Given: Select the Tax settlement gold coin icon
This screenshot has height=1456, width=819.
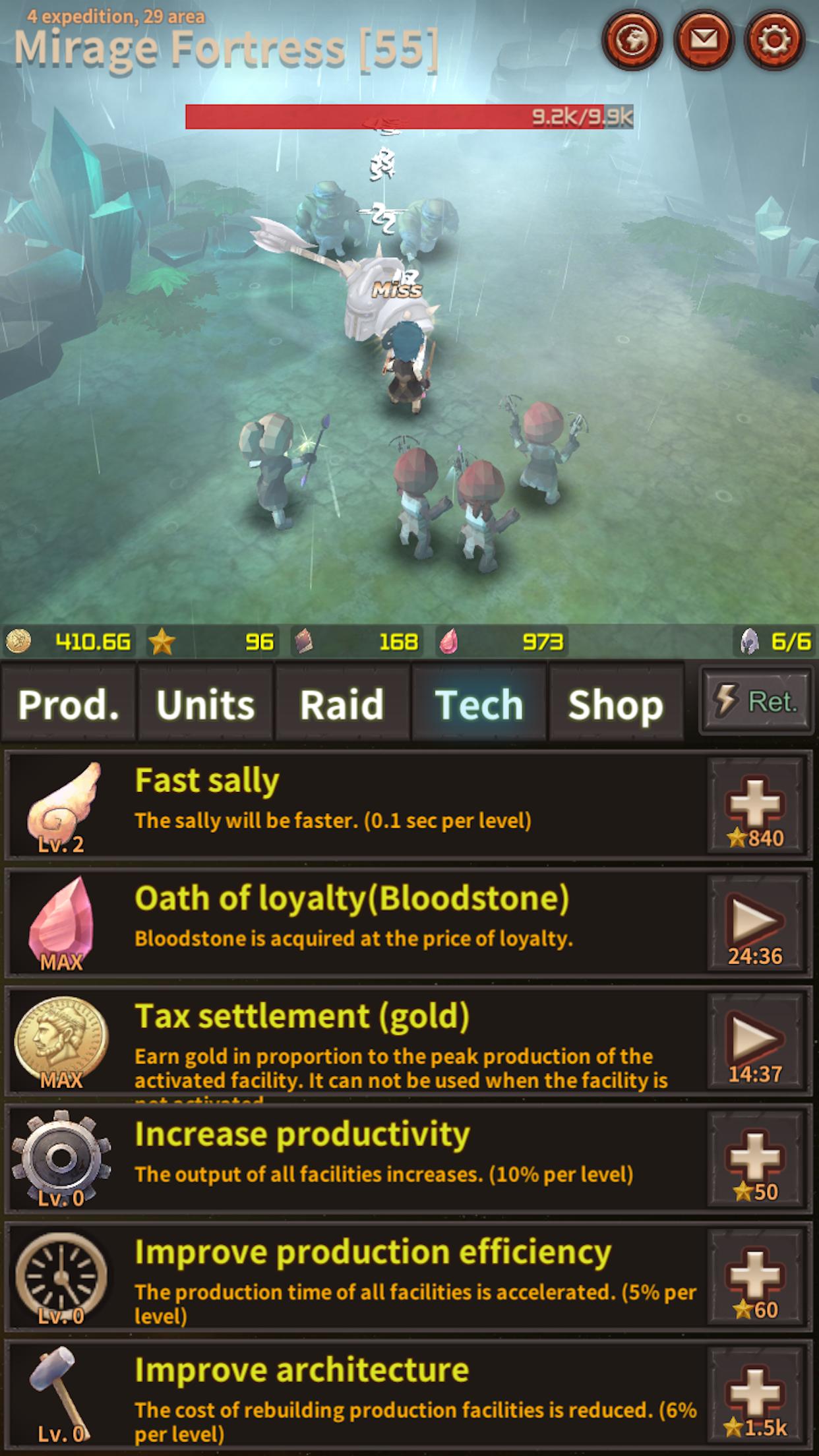Looking at the screenshot, I should 61,1039.
